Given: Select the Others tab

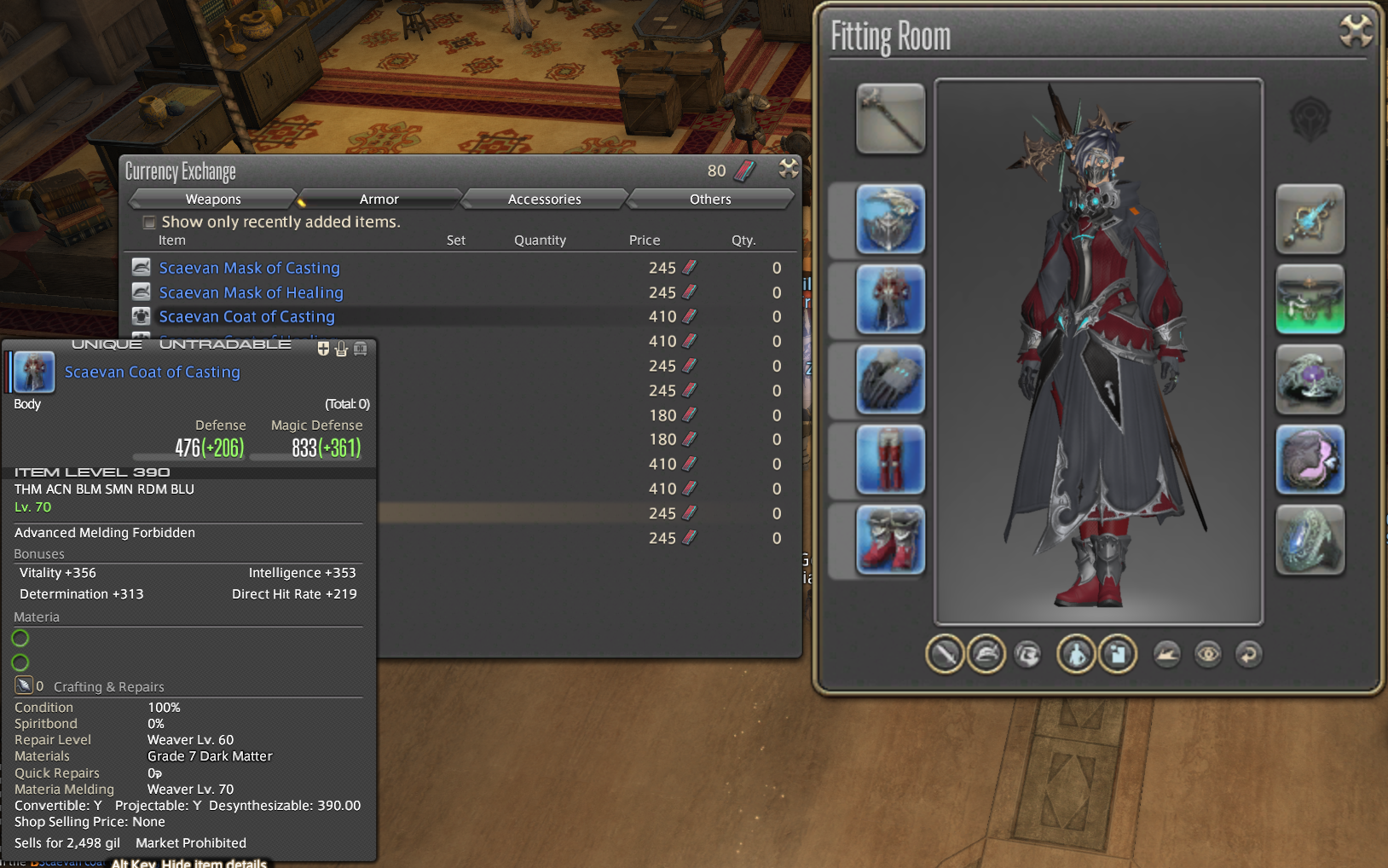Looking at the screenshot, I should [x=710, y=200].
